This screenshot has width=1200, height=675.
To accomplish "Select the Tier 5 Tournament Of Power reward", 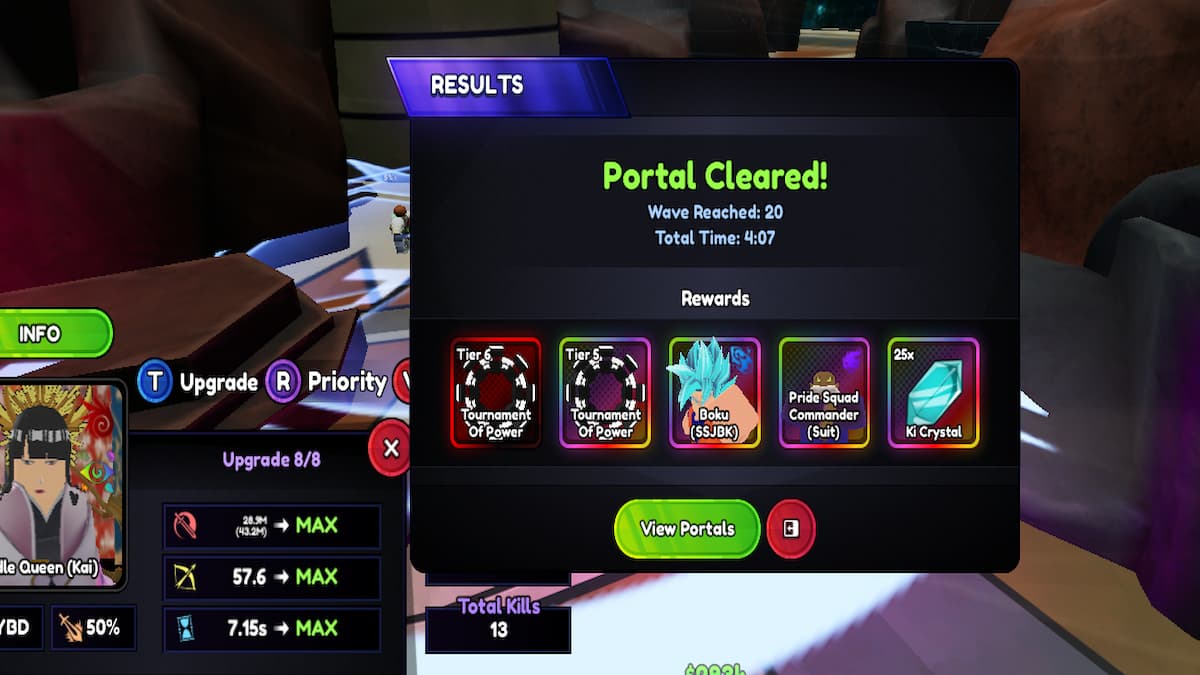I will tap(605, 393).
